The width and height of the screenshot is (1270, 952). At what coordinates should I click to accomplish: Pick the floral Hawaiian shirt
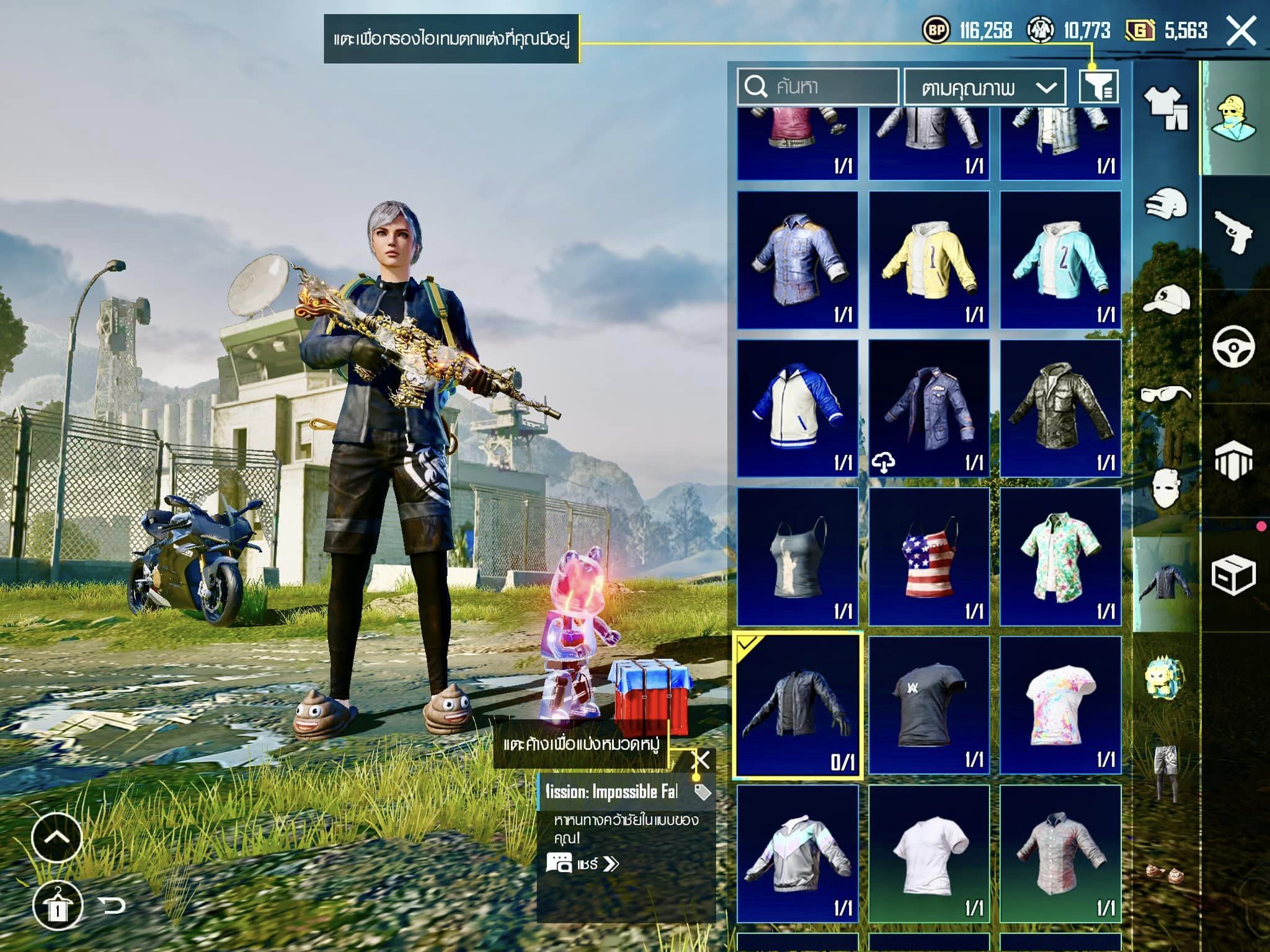(x=1060, y=557)
